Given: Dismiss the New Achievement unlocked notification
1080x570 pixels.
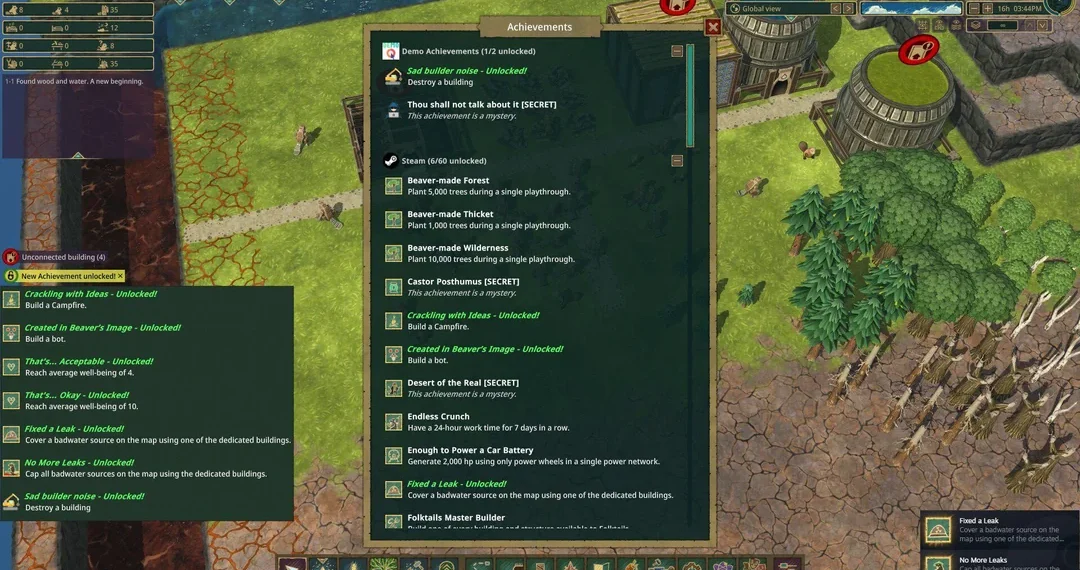Looking at the screenshot, I should [121, 276].
